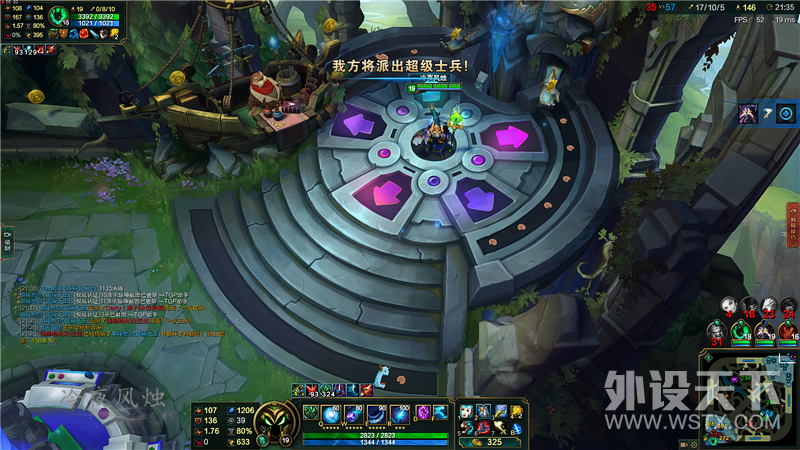
Task: Select the item in inventory slot 1
Action: pyautogui.click(x=466, y=411)
